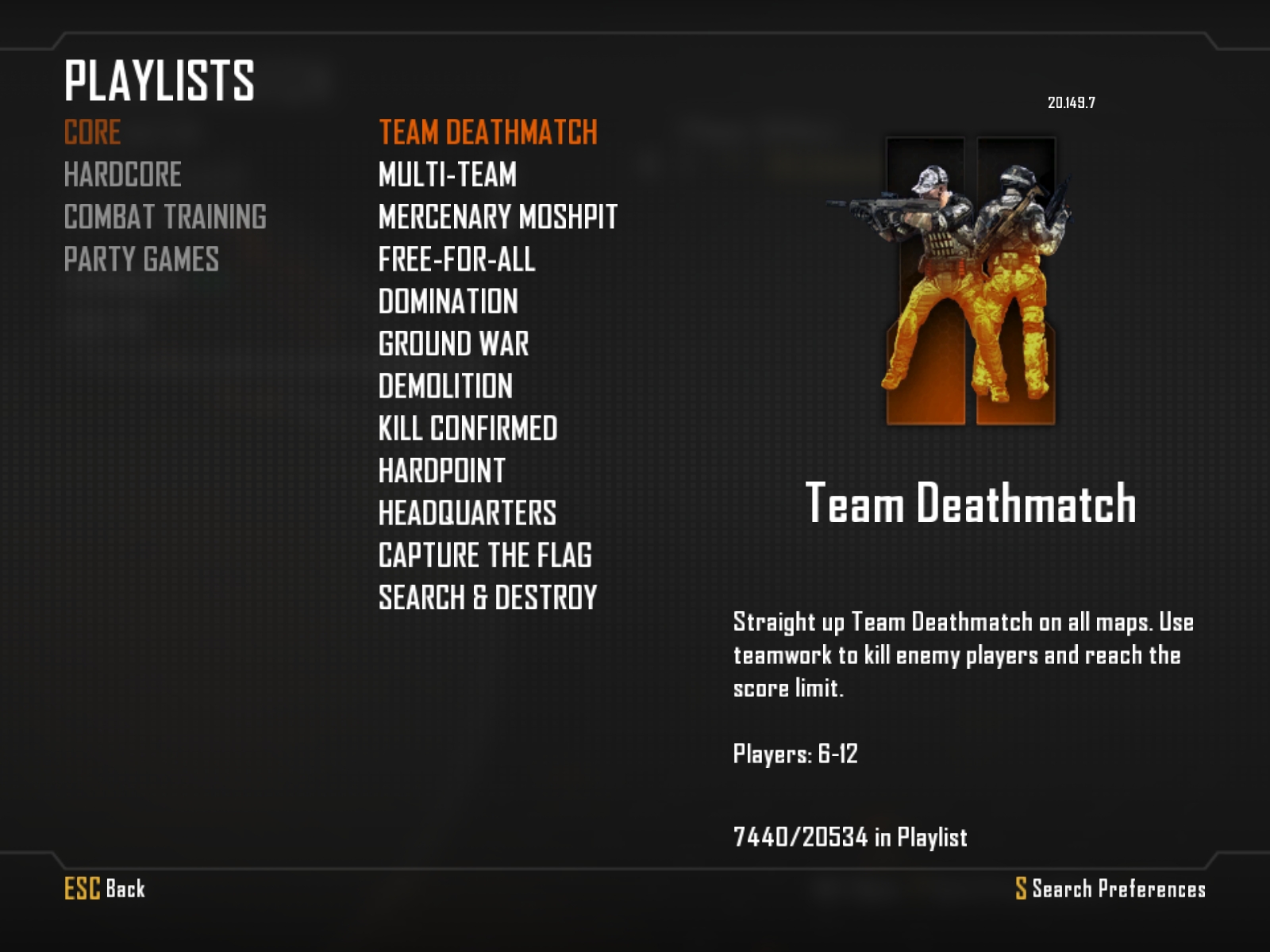Choose the Search & Destroy playlist

click(x=487, y=597)
